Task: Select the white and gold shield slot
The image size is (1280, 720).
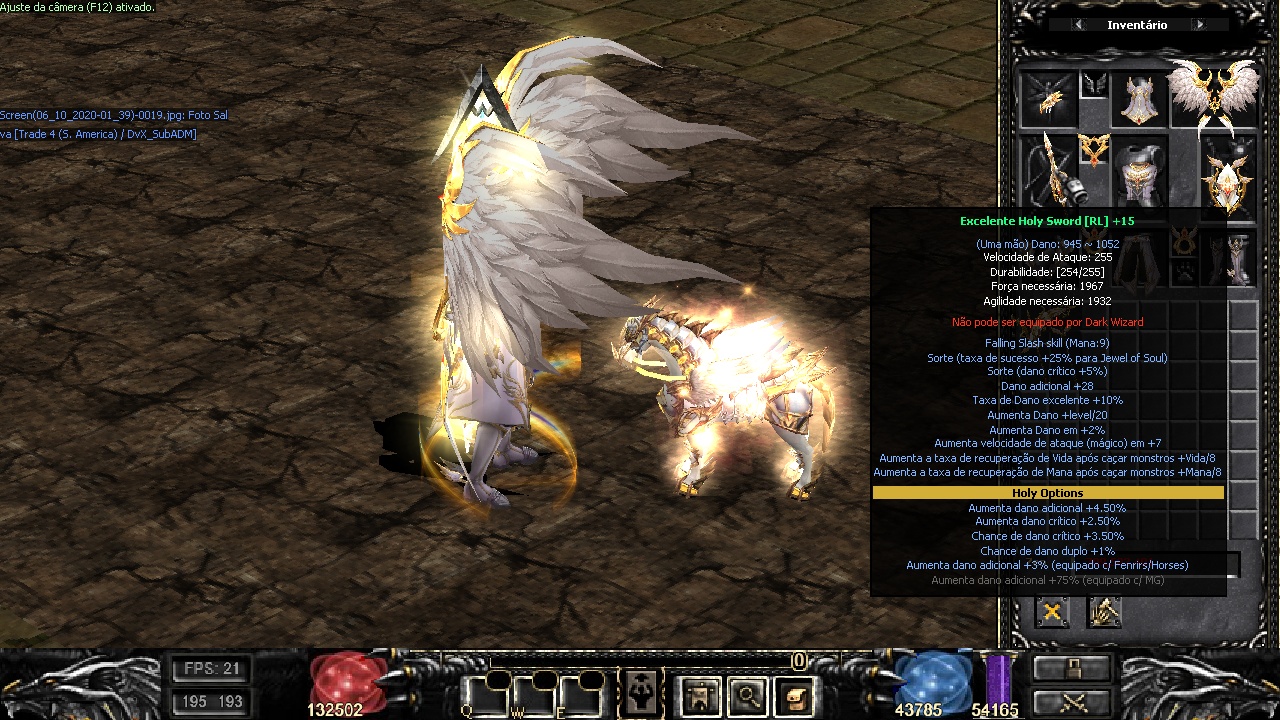Action: tap(1227, 176)
